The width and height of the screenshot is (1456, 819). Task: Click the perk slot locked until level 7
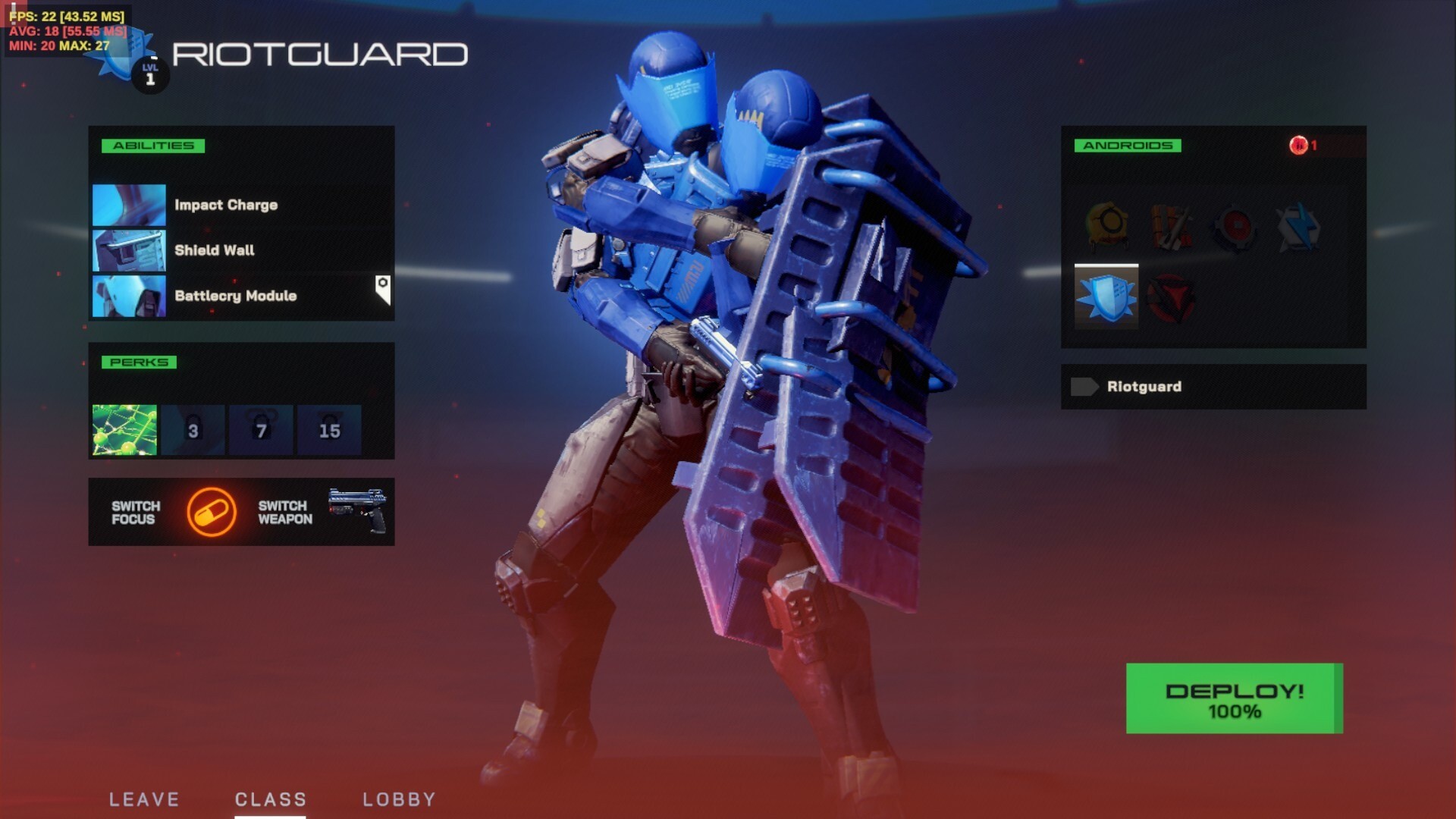point(261,430)
